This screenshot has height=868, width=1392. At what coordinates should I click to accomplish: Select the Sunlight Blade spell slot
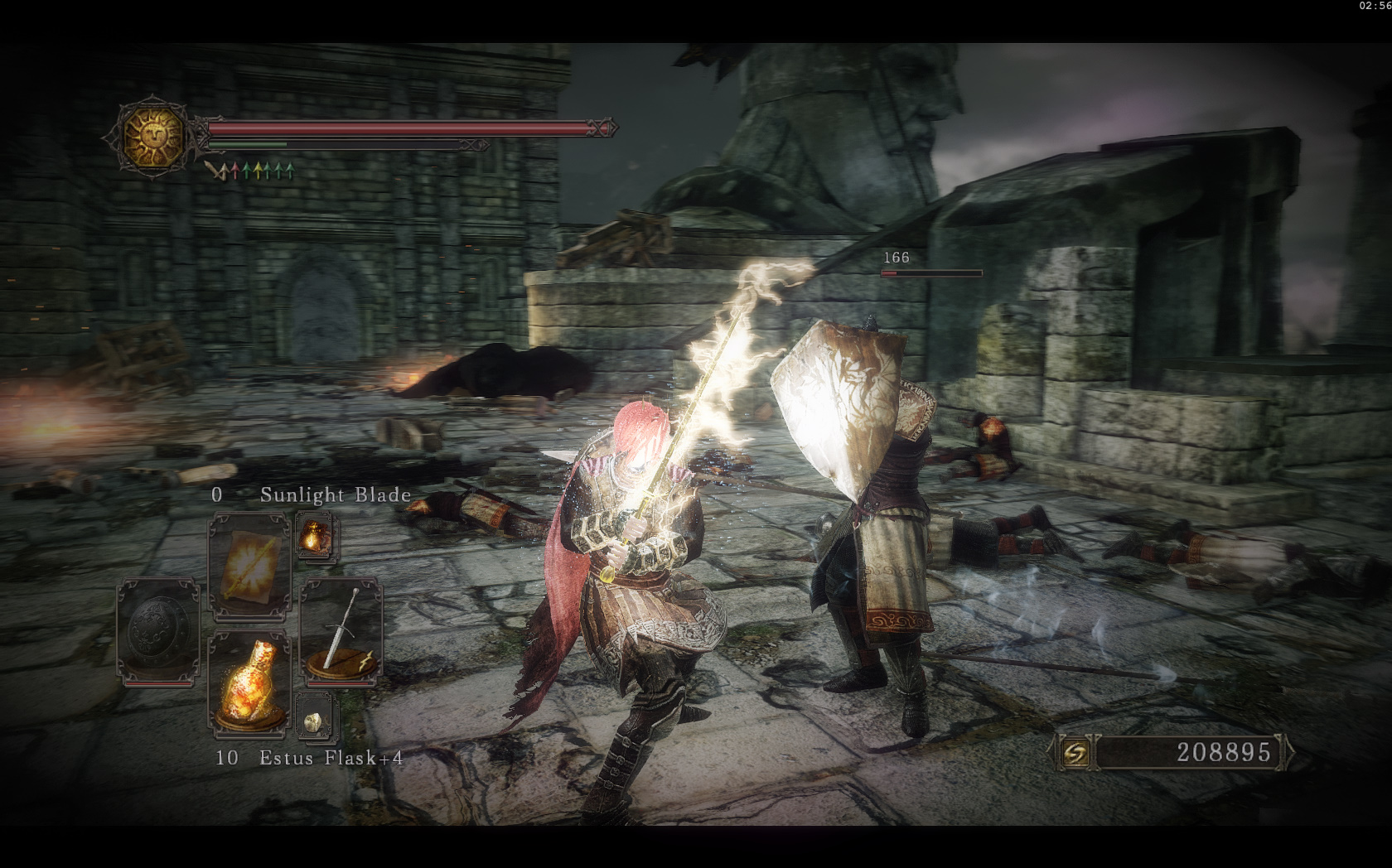point(249,564)
